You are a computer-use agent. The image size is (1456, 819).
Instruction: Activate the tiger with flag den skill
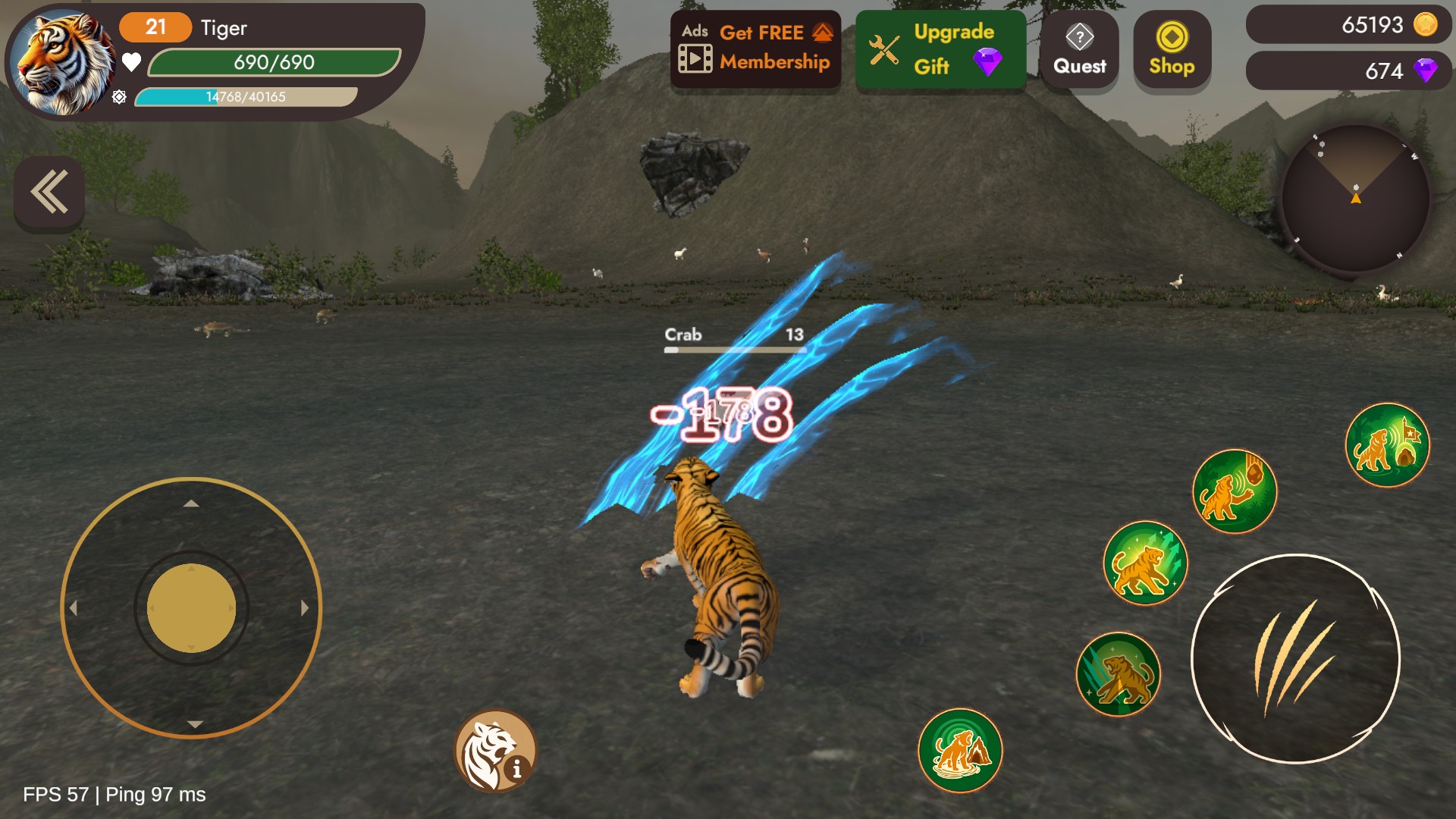(x=1387, y=446)
